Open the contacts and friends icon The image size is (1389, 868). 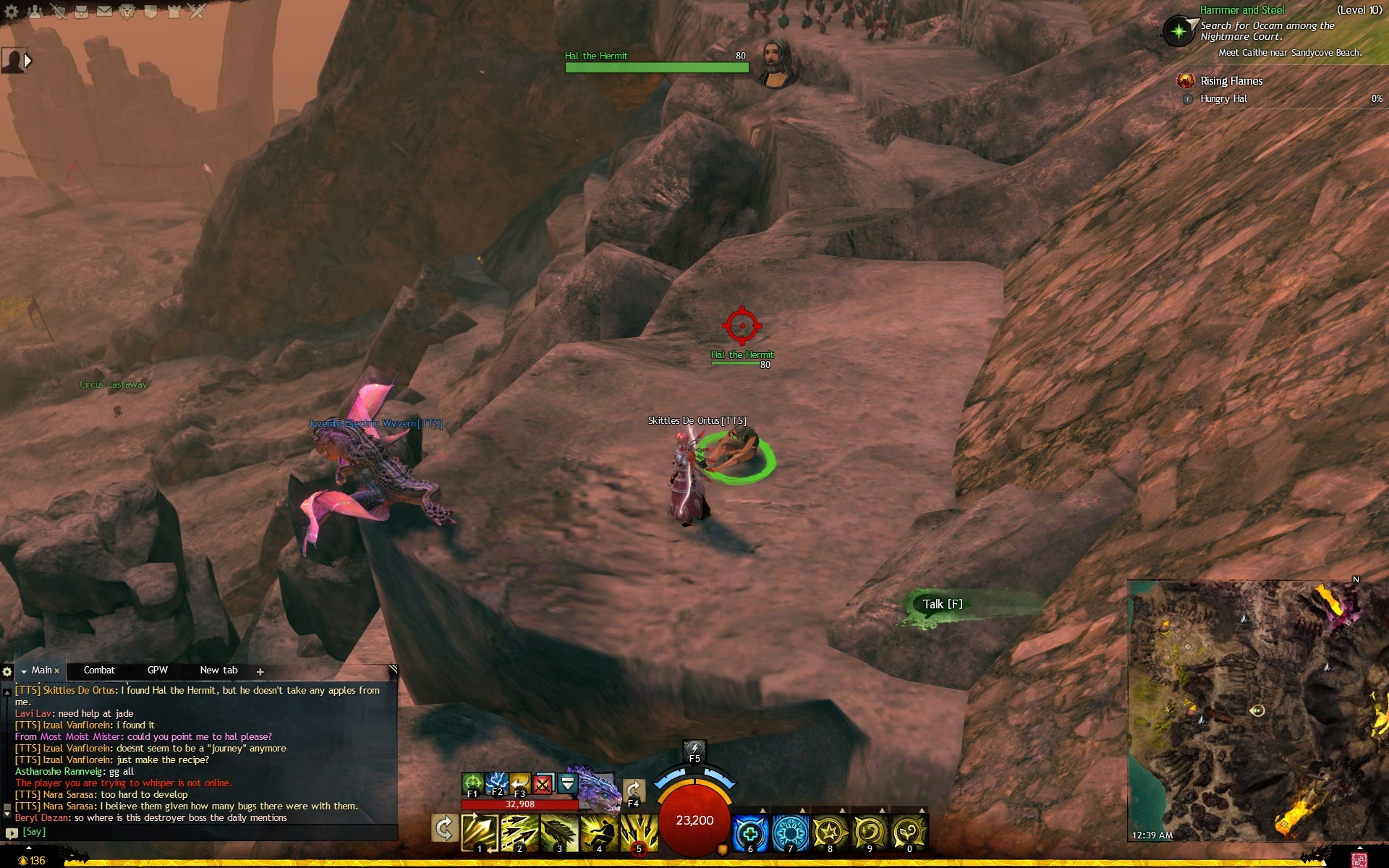tap(35, 12)
